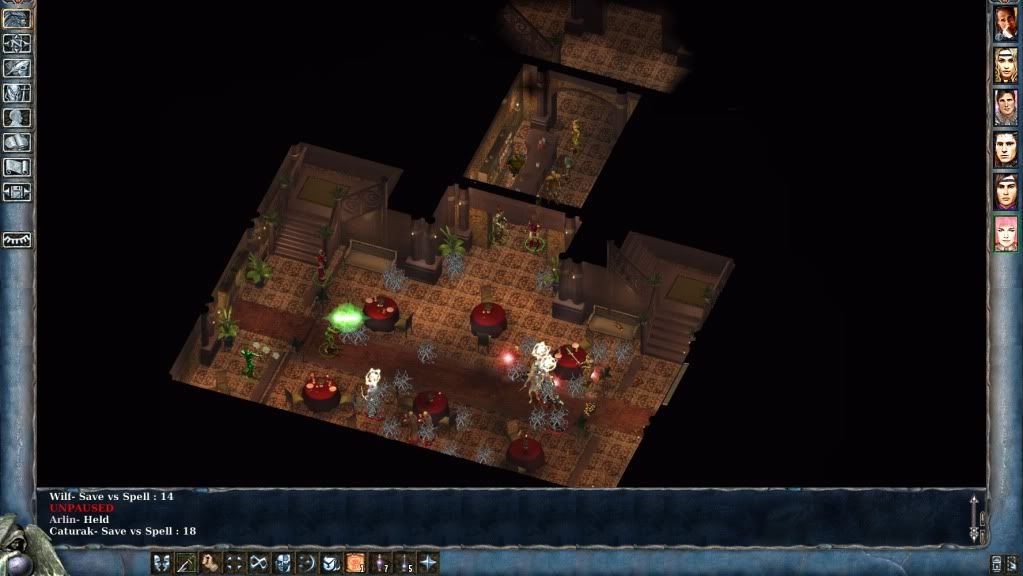Click the message log scrollbar

coord(976,518)
